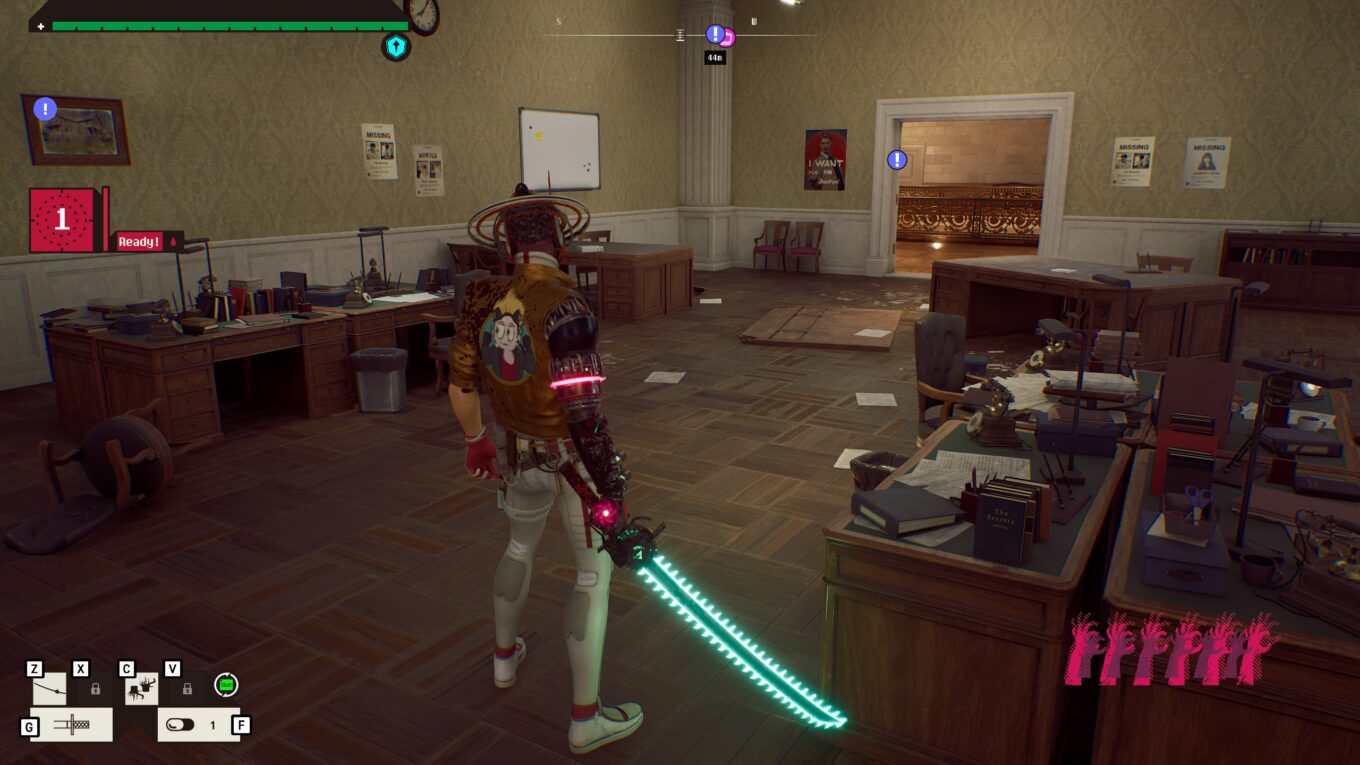Screen dimensions: 1360x765
Task: Click the green circular swap icon
Action: click(x=226, y=685)
